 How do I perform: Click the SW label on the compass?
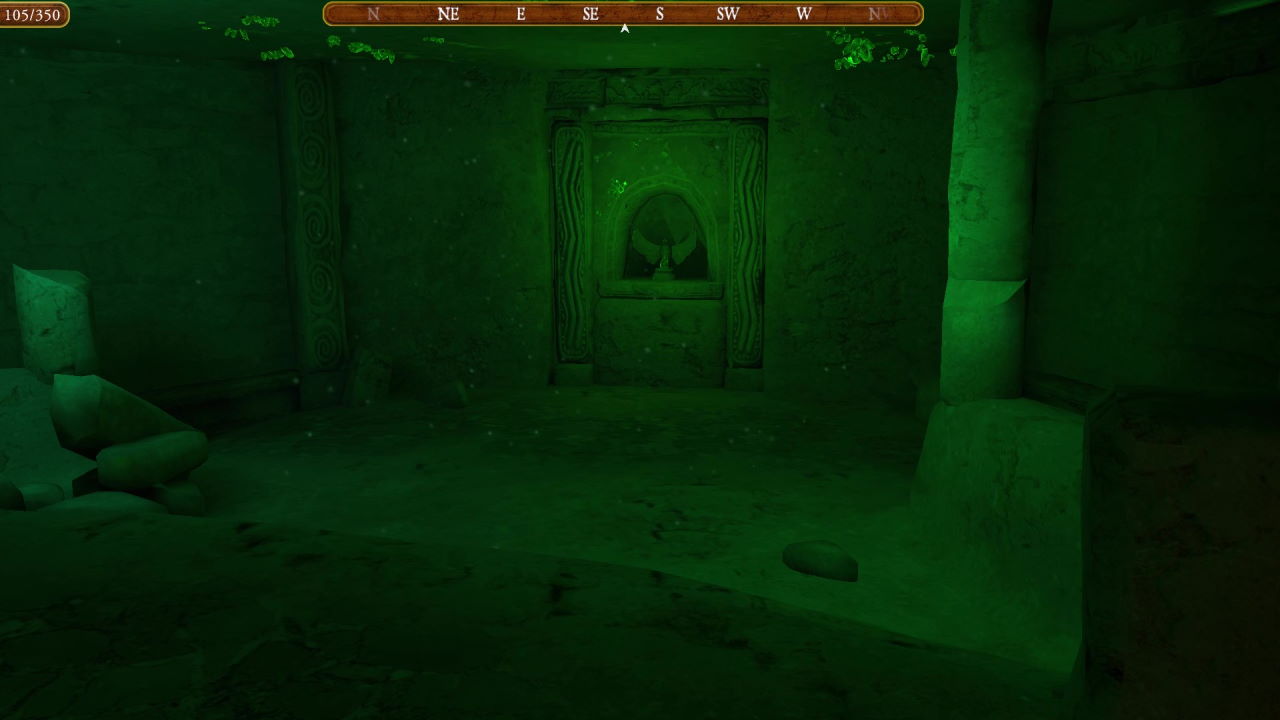pos(728,14)
